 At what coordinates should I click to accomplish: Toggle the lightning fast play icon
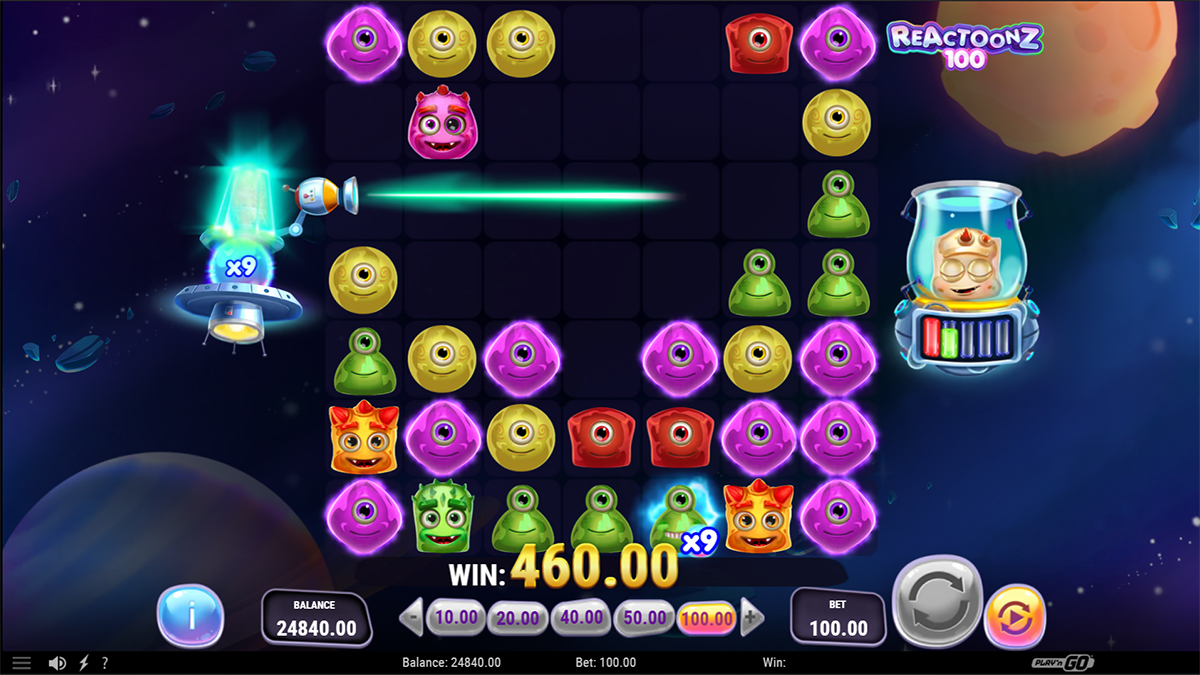tap(83, 662)
